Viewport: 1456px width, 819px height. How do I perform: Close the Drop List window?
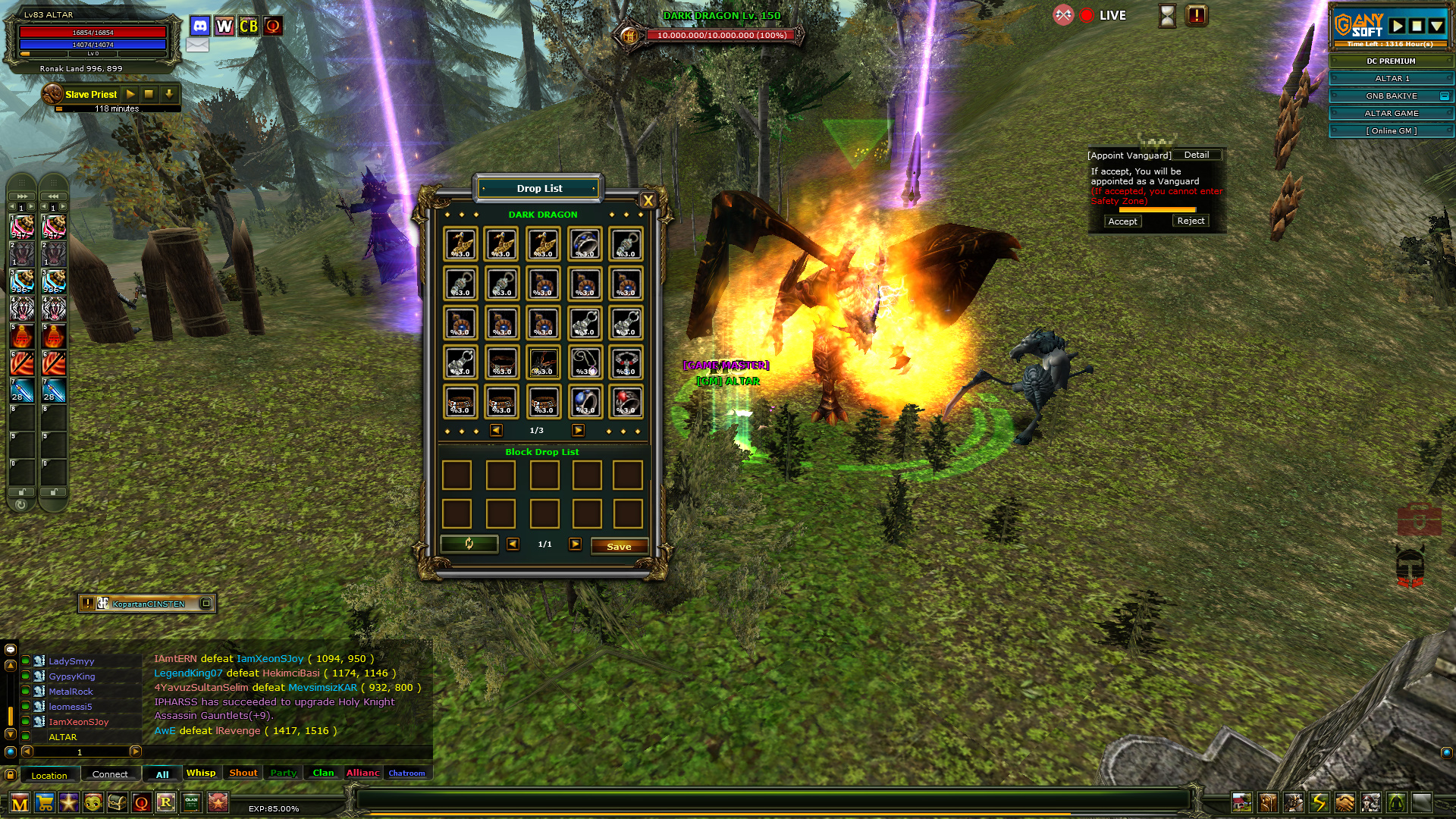point(648,200)
